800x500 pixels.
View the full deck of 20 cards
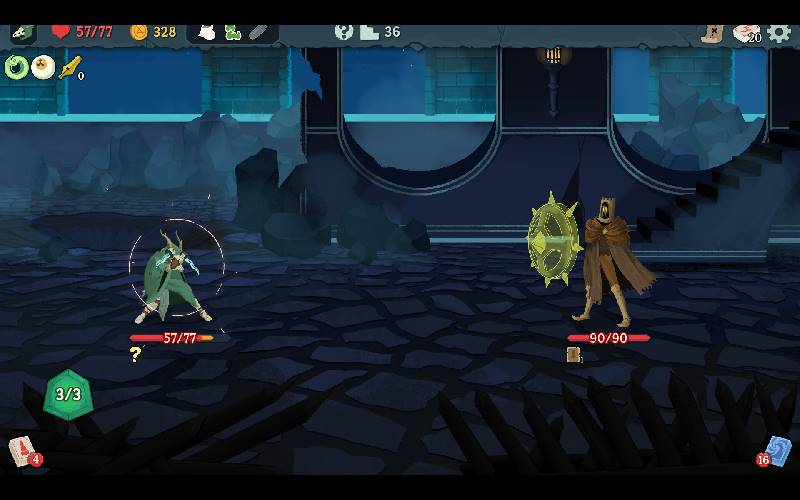pyautogui.click(x=745, y=33)
